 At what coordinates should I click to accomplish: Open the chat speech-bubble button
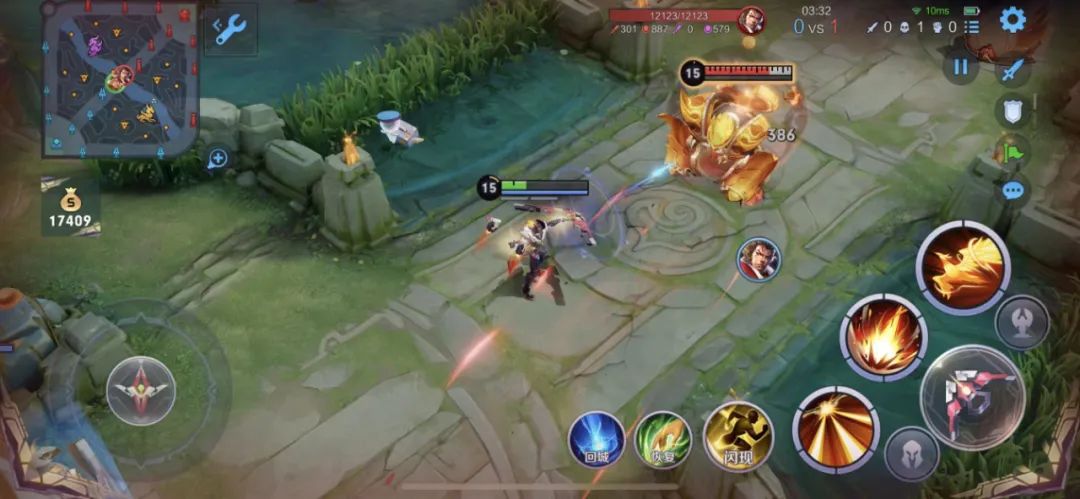pyautogui.click(x=1013, y=190)
